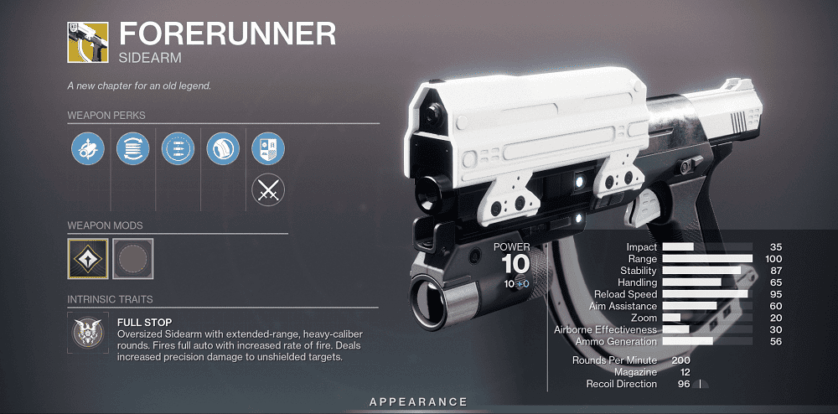Screen dimensions: 838x414
Task: Open the Appearance section
Action: point(419,401)
